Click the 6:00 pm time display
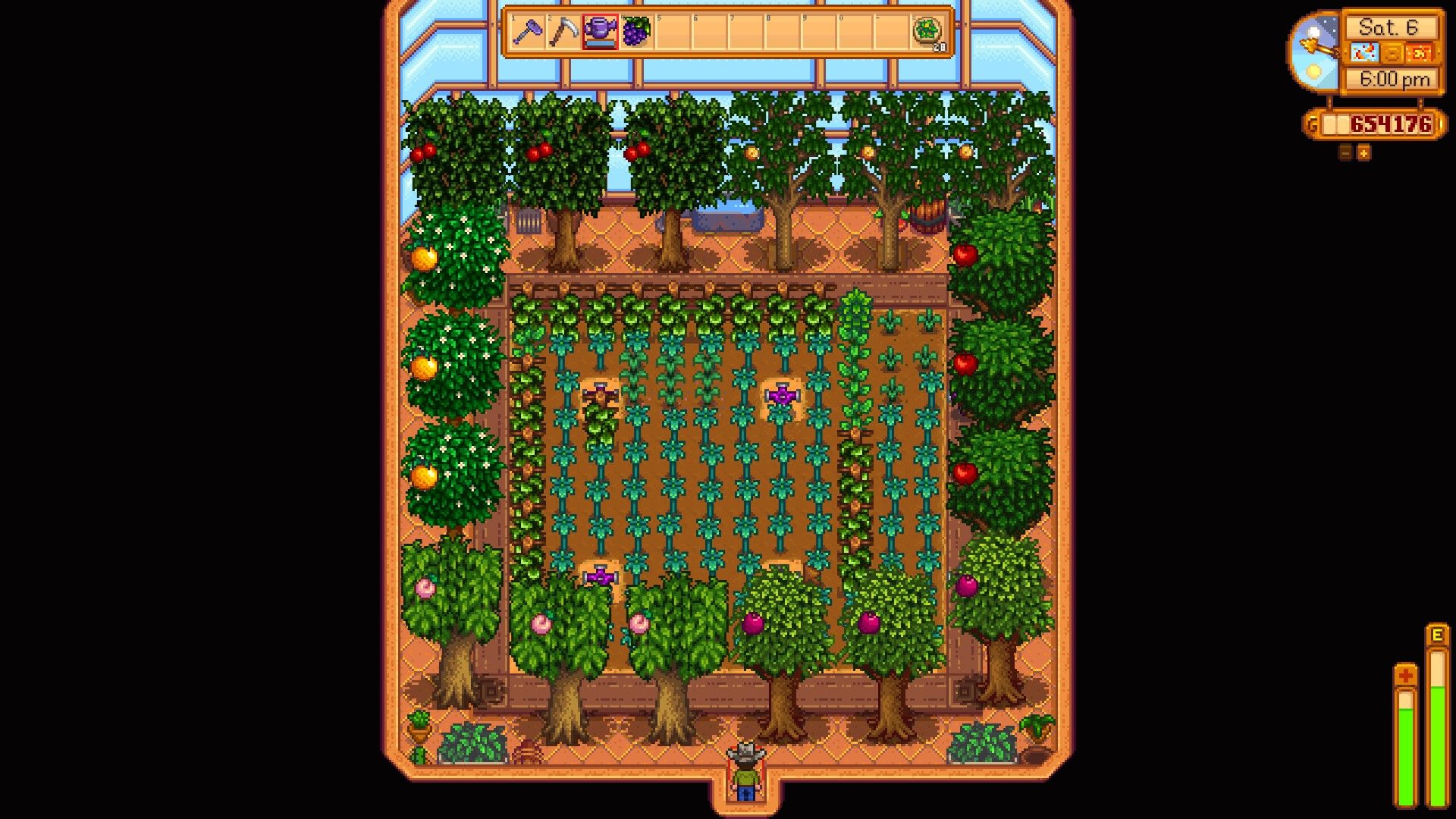 click(x=1395, y=79)
